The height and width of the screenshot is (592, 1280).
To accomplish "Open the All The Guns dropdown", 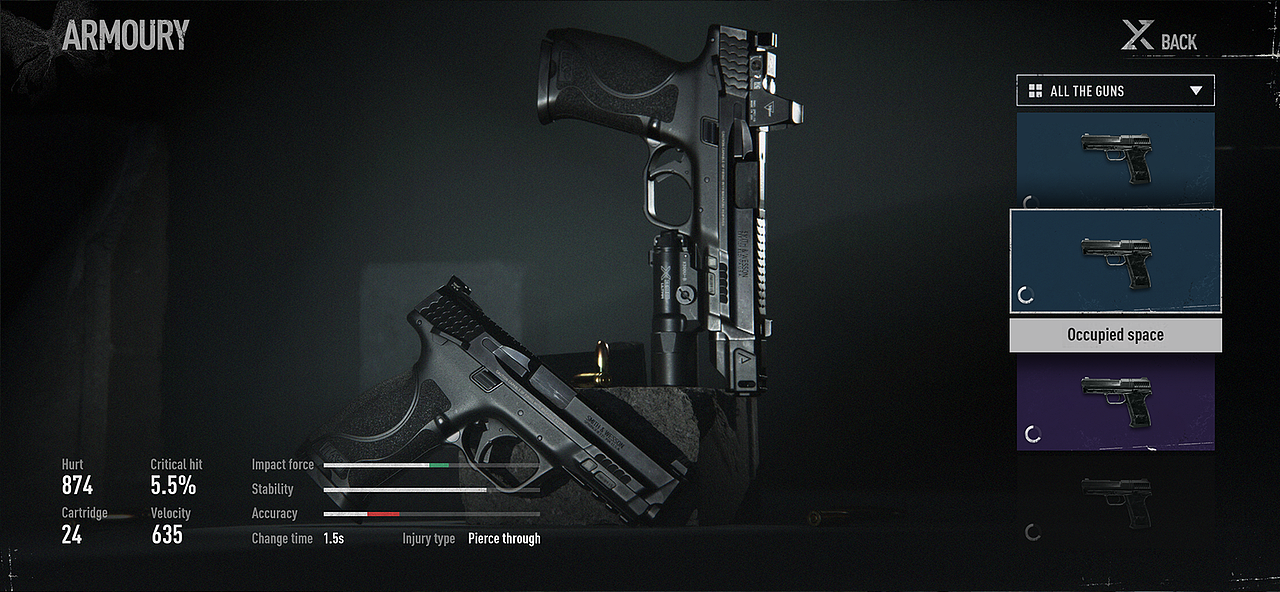I will click(x=1115, y=91).
